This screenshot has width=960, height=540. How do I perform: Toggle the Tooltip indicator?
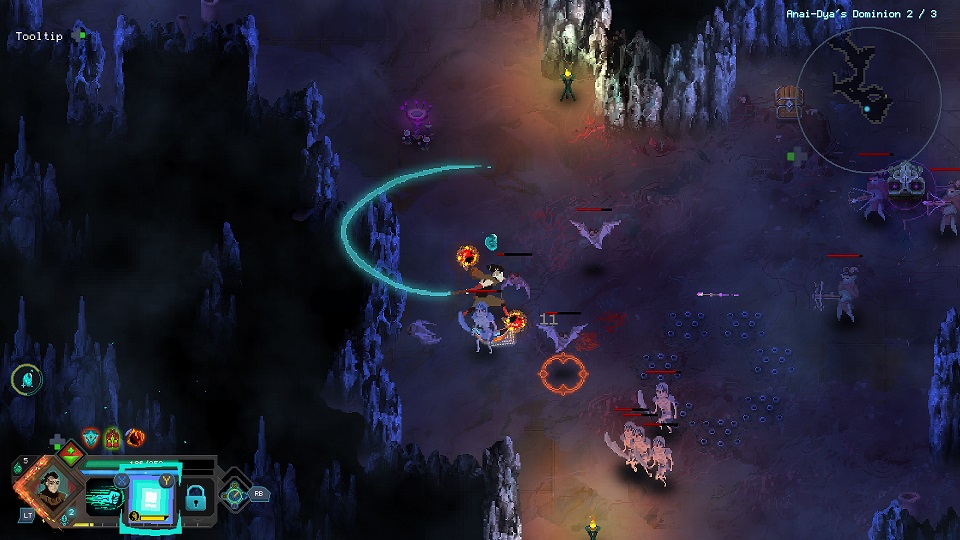tap(82, 35)
